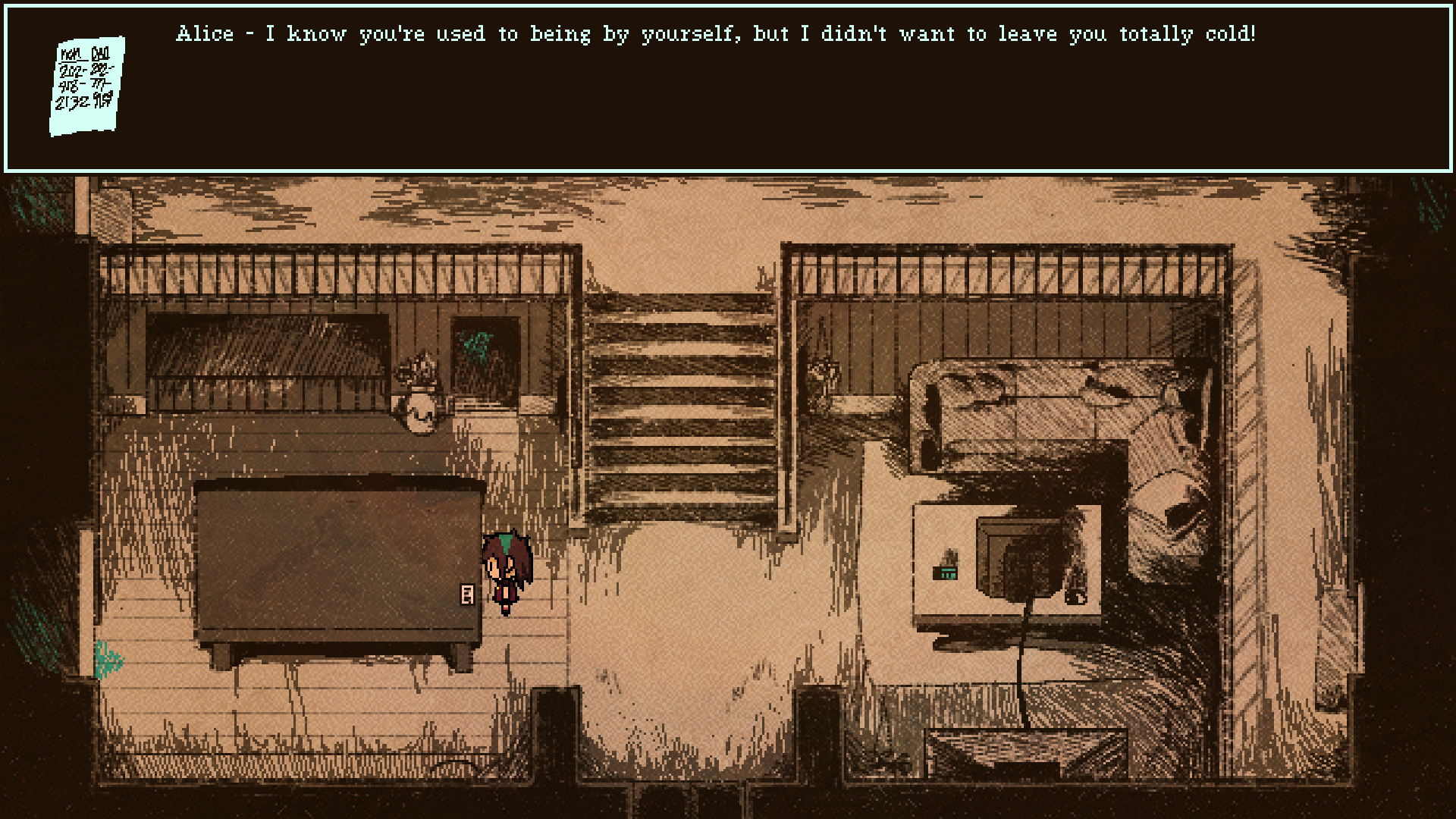
Task: Click the dialogue box at the top
Action: coord(728,83)
